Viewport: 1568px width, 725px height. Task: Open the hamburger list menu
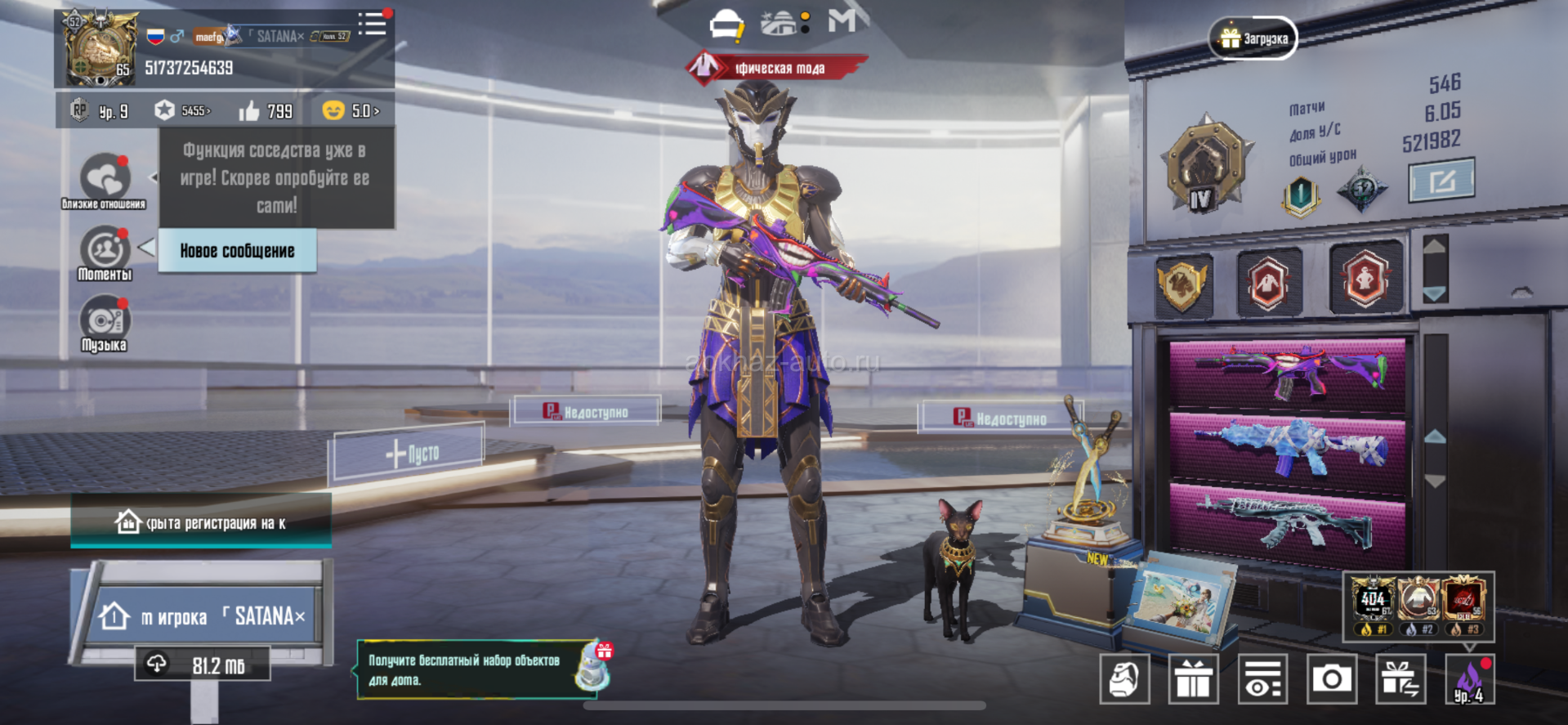coord(373,25)
